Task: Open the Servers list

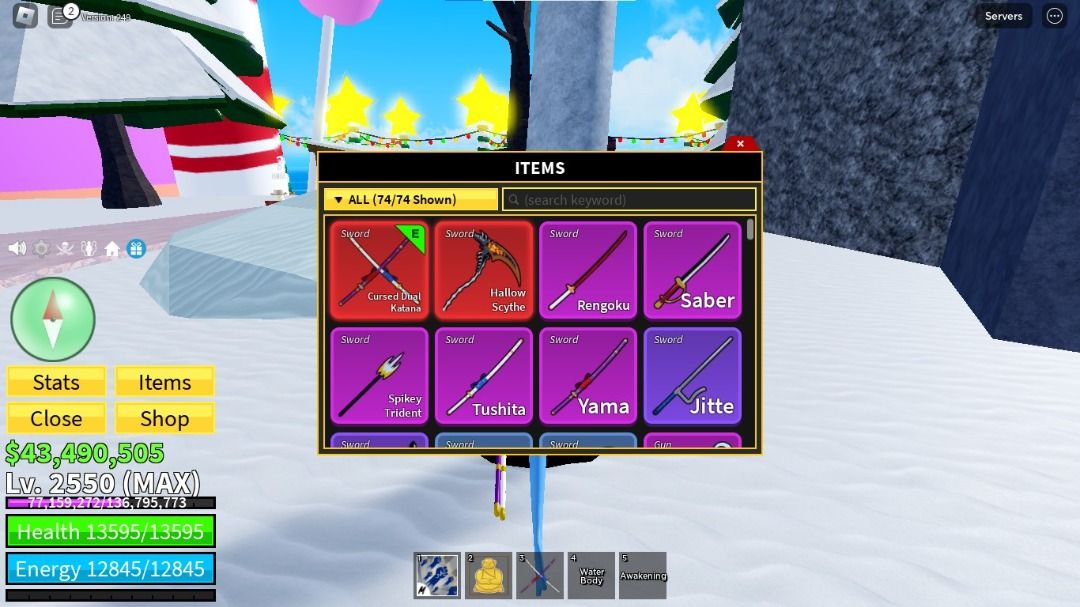Action: [x=1003, y=16]
